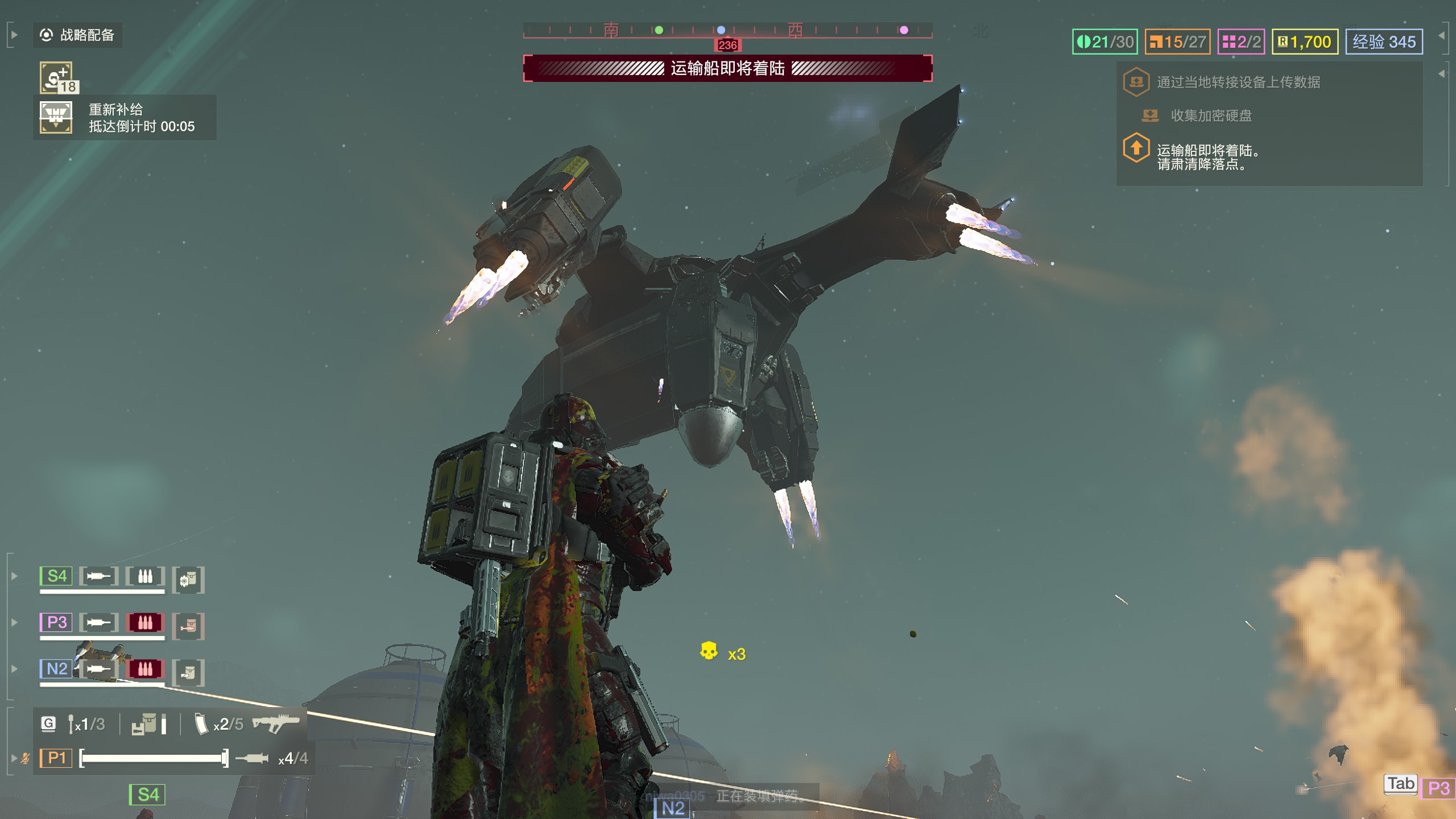The width and height of the screenshot is (1456, 819).
Task: Select the 收集加密硬盘 sub-objective
Action: click(1210, 116)
